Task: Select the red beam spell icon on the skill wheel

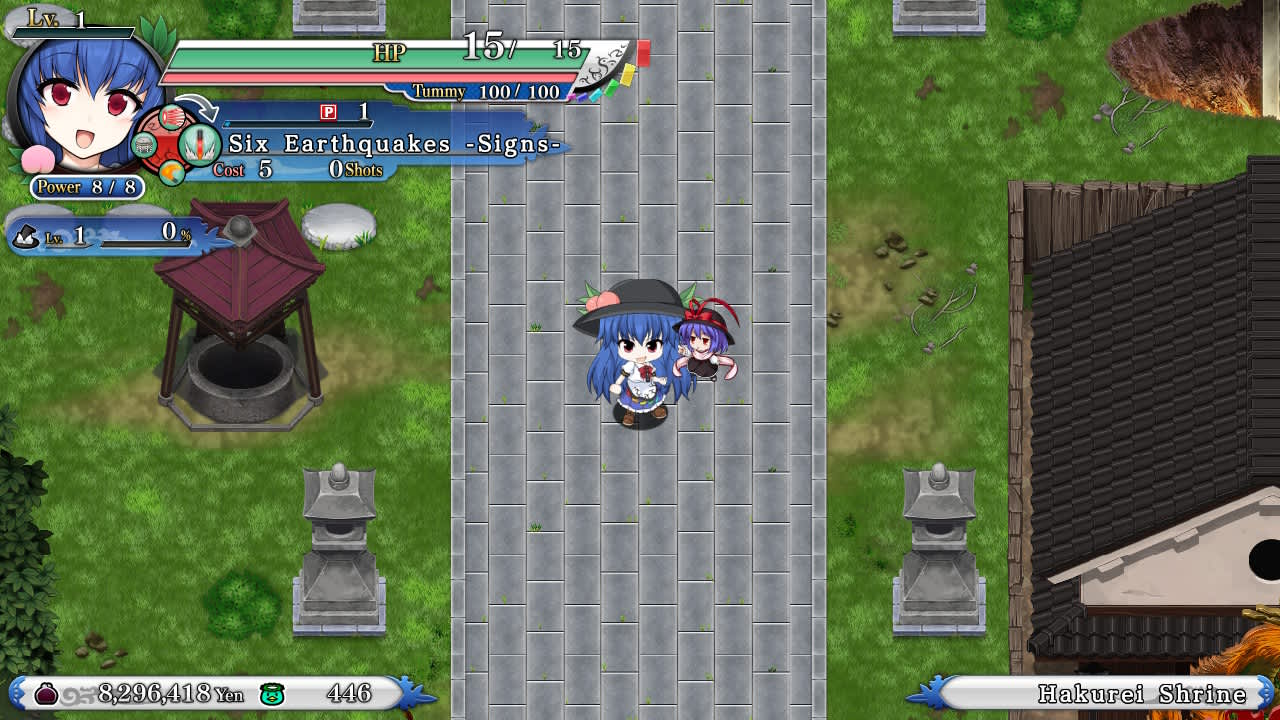Action: click(172, 117)
